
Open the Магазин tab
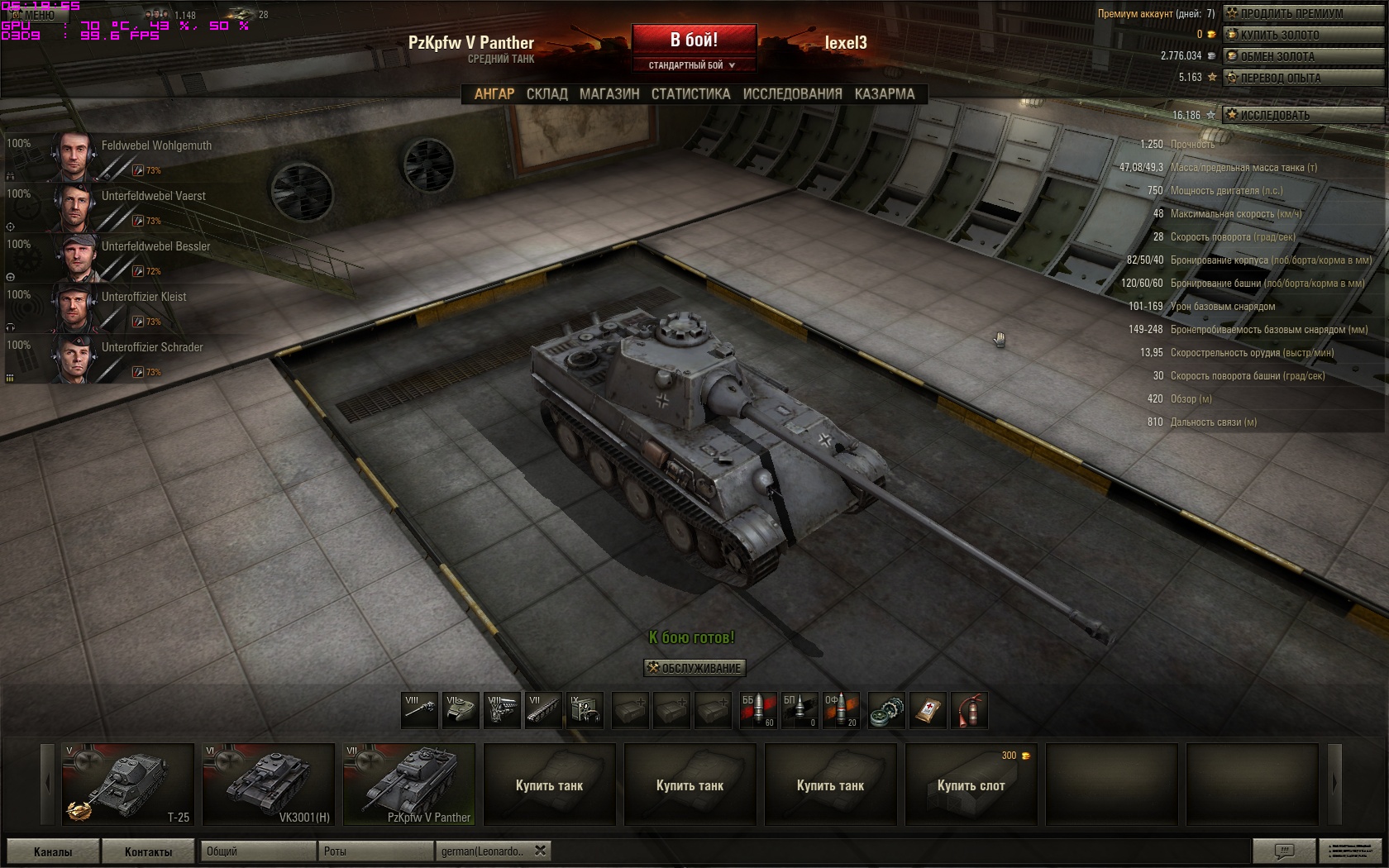click(609, 94)
